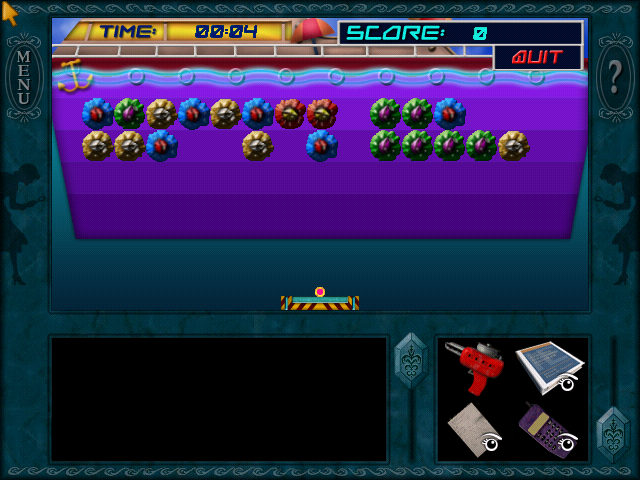Screen dimensions: 640x480
Task: Quit the brick-breaker minigame
Action: (537, 57)
